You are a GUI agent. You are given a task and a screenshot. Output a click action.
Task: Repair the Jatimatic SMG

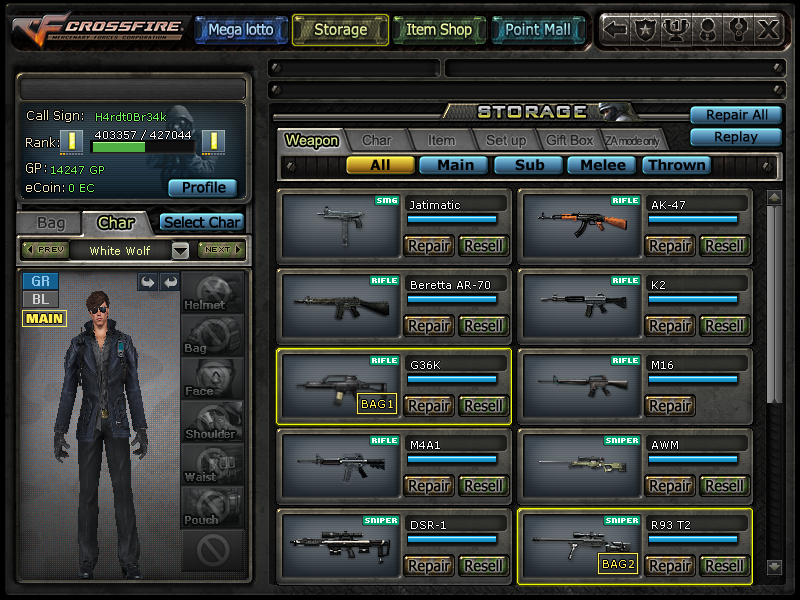click(428, 246)
